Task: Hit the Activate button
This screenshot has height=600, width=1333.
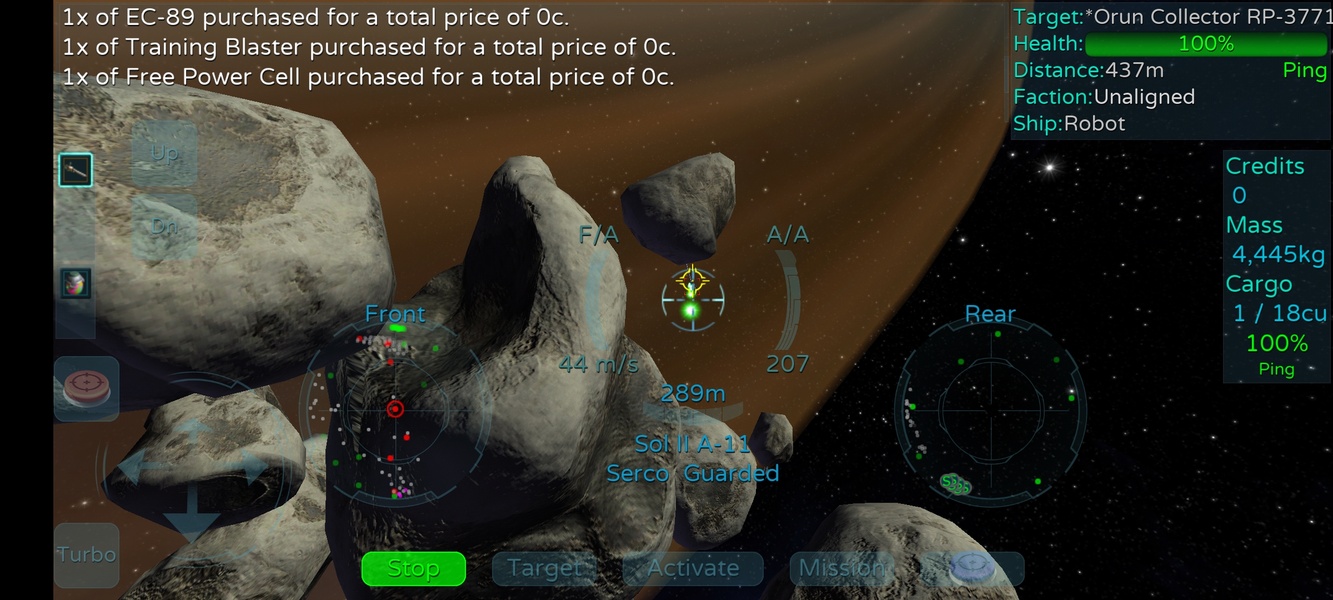Action: tap(692, 568)
